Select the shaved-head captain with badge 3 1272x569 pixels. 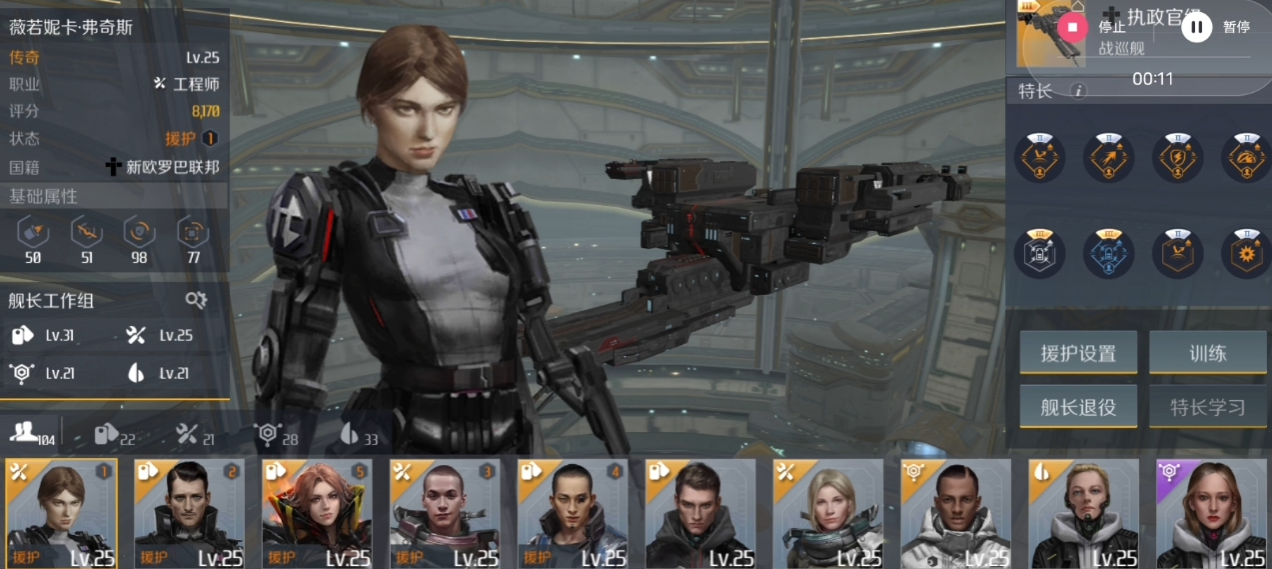pos(445,514)
